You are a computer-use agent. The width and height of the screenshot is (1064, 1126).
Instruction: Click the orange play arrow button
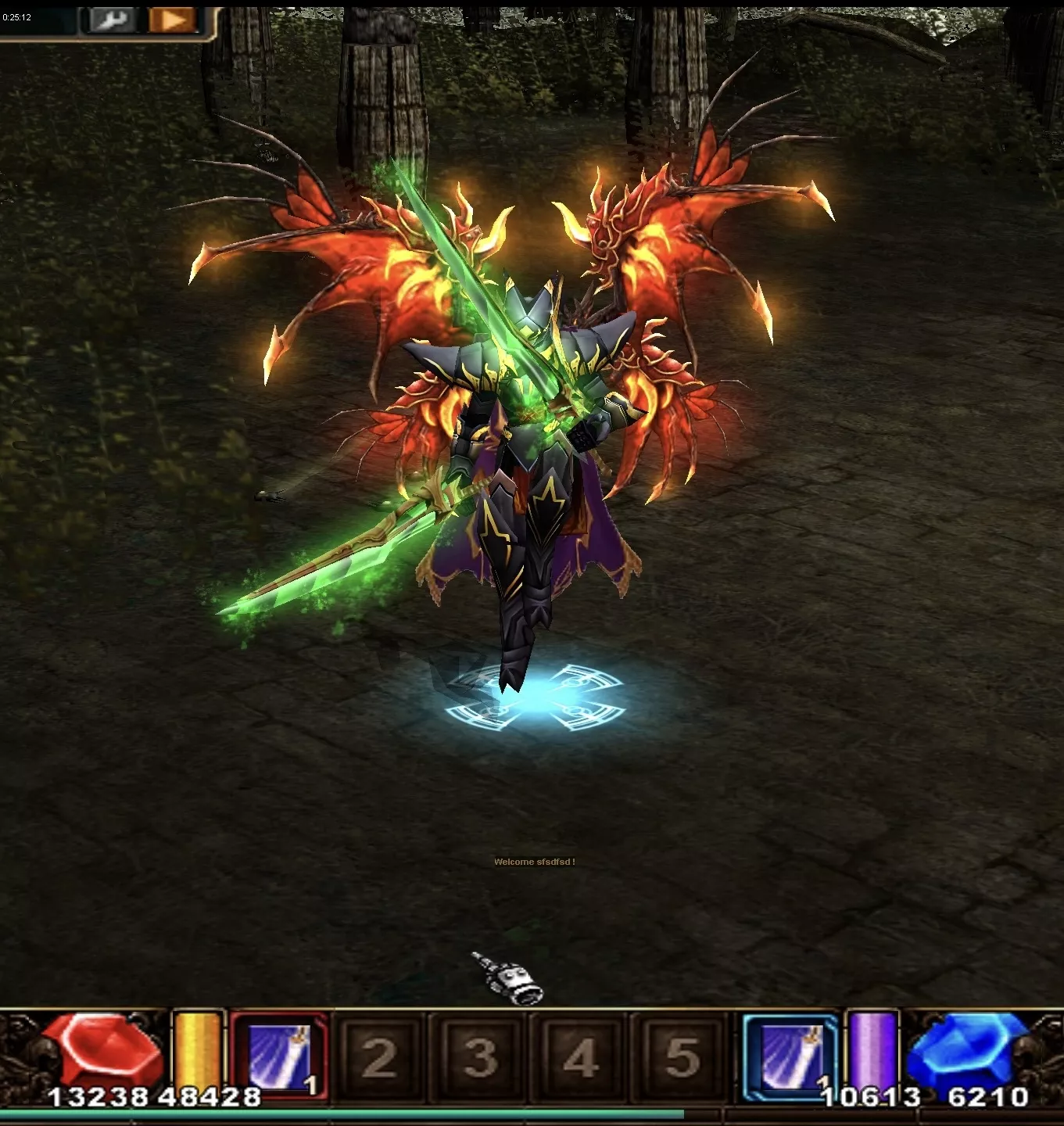(172, 20)
